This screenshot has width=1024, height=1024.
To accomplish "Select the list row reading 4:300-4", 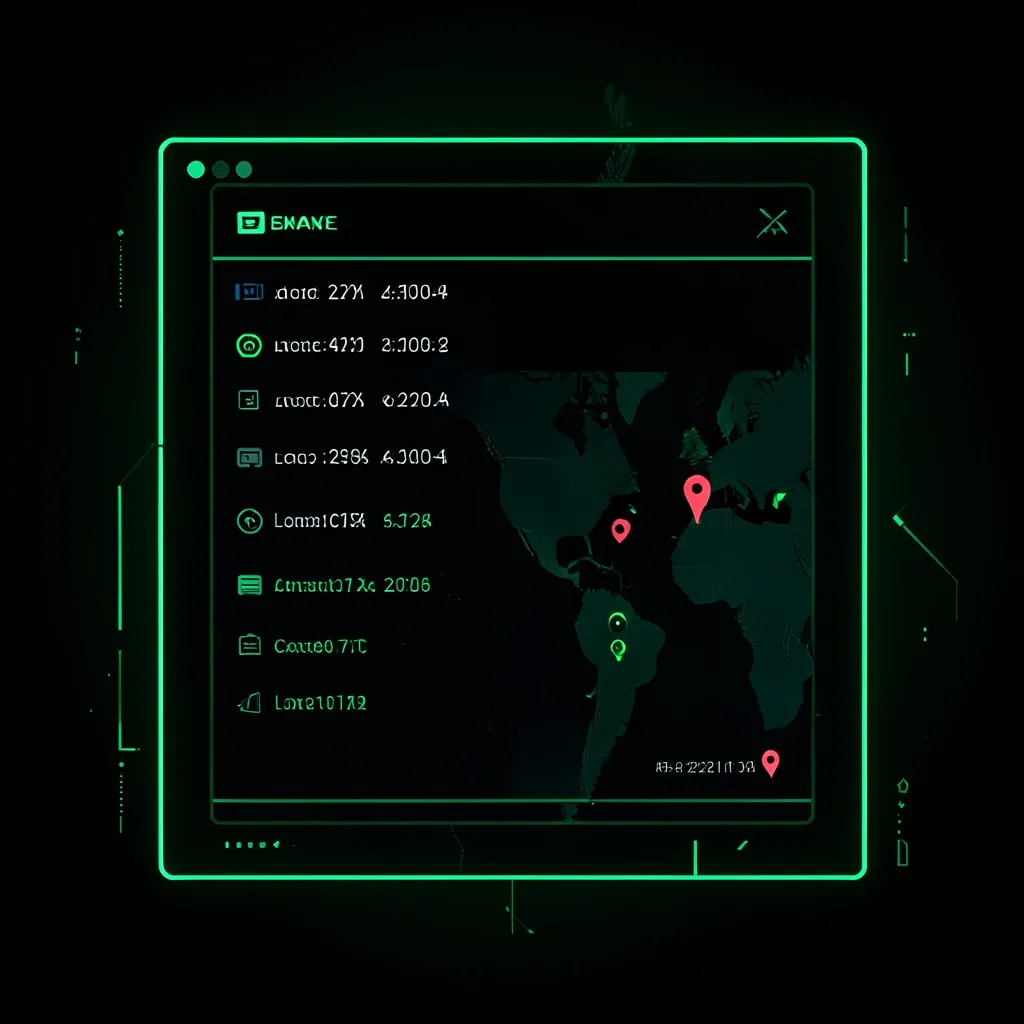I will [x=342, y=293].
